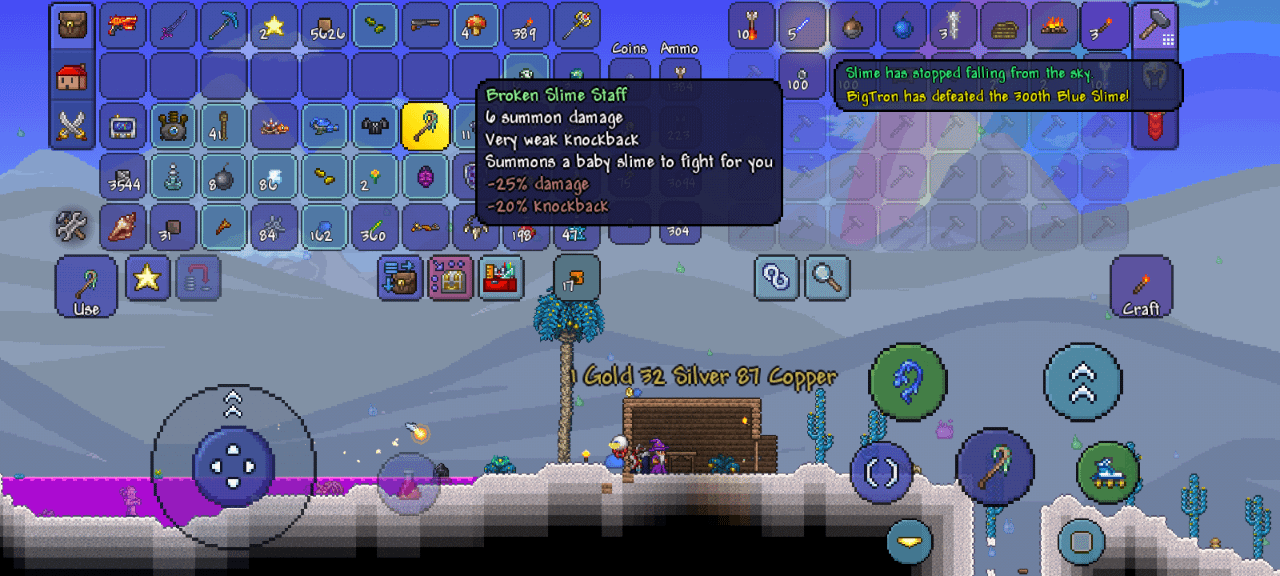Open the crafting hammer tab

coord(1155,27)
